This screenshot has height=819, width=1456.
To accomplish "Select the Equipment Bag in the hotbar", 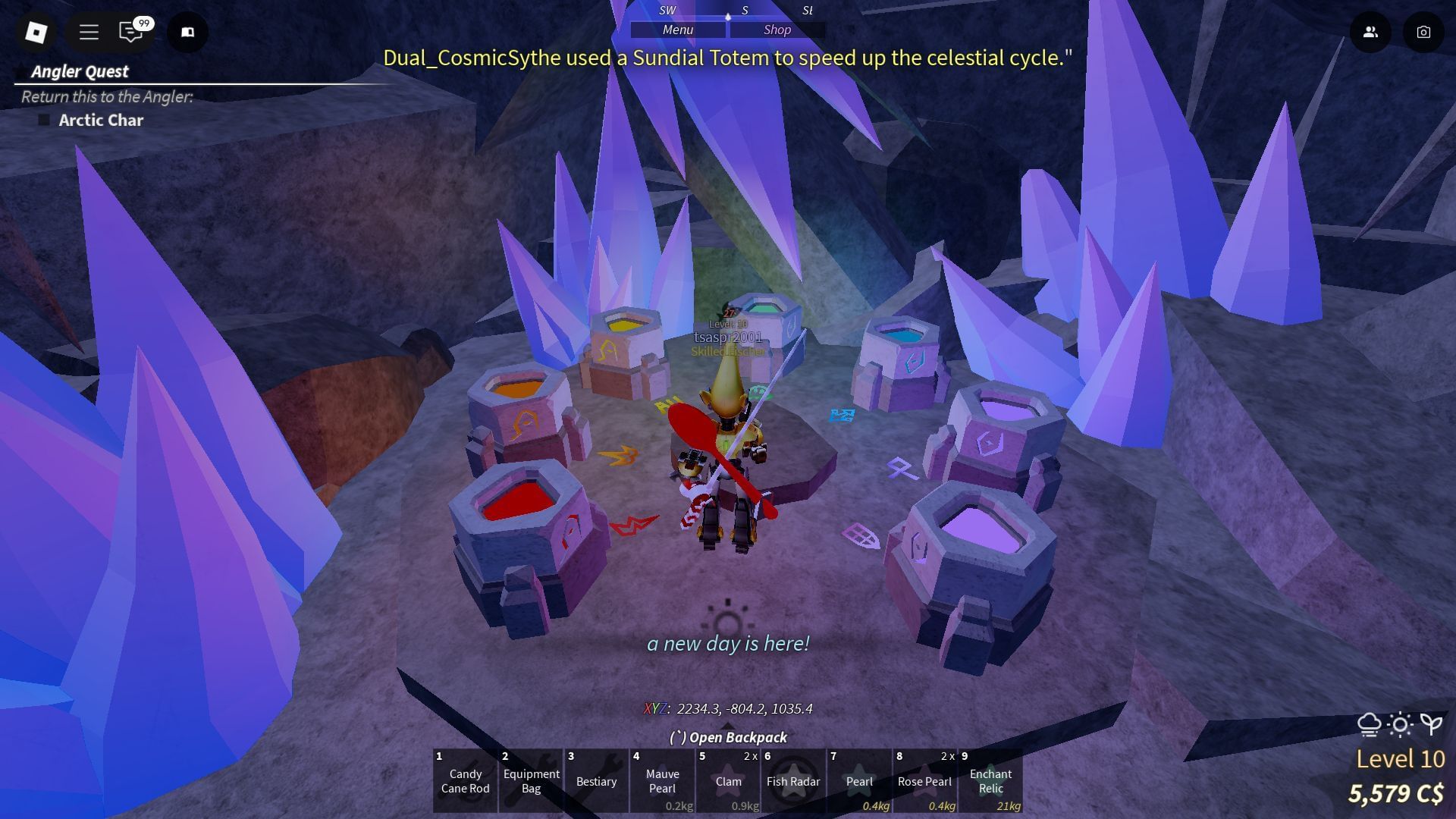I will click(x=530, y=781).
